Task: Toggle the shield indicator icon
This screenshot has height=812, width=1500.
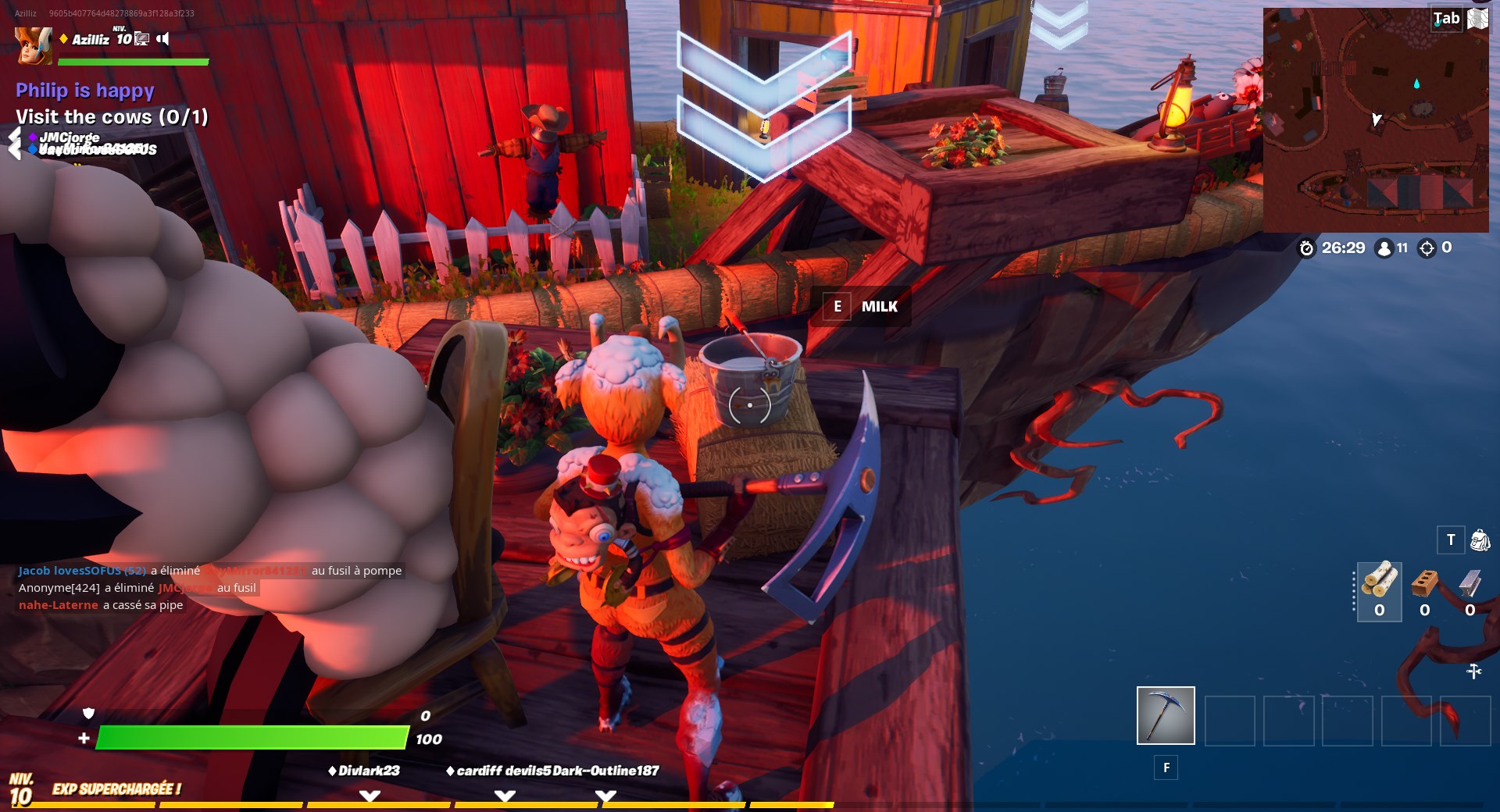Action: pyautogui.click(x=90, y=714)
